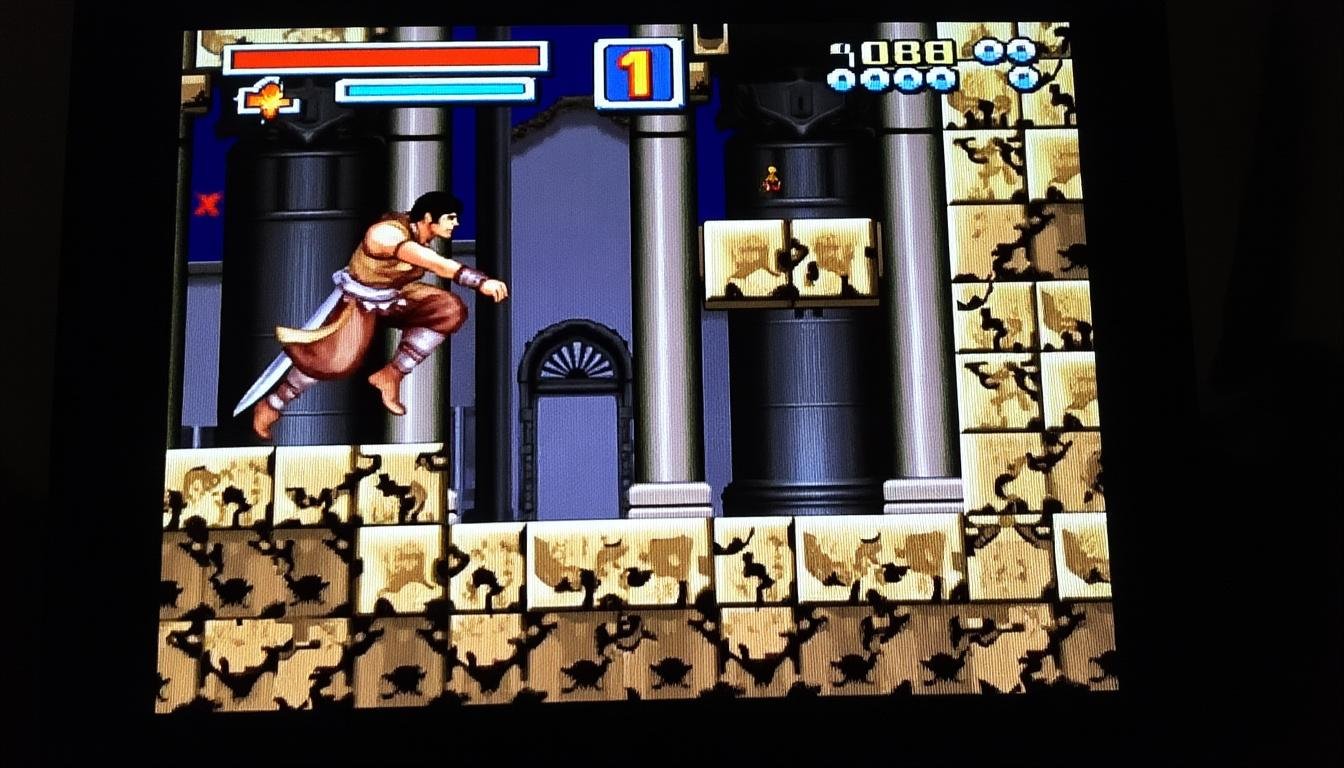Select the tall silver column near the door

coord(663,300)
